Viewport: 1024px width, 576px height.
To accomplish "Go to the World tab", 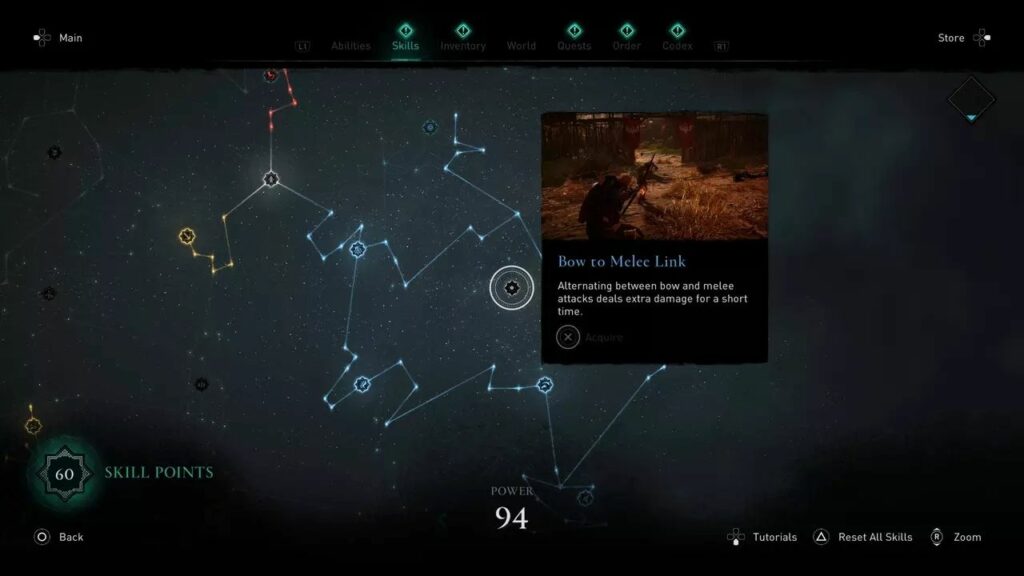I will tap(521, 46).
